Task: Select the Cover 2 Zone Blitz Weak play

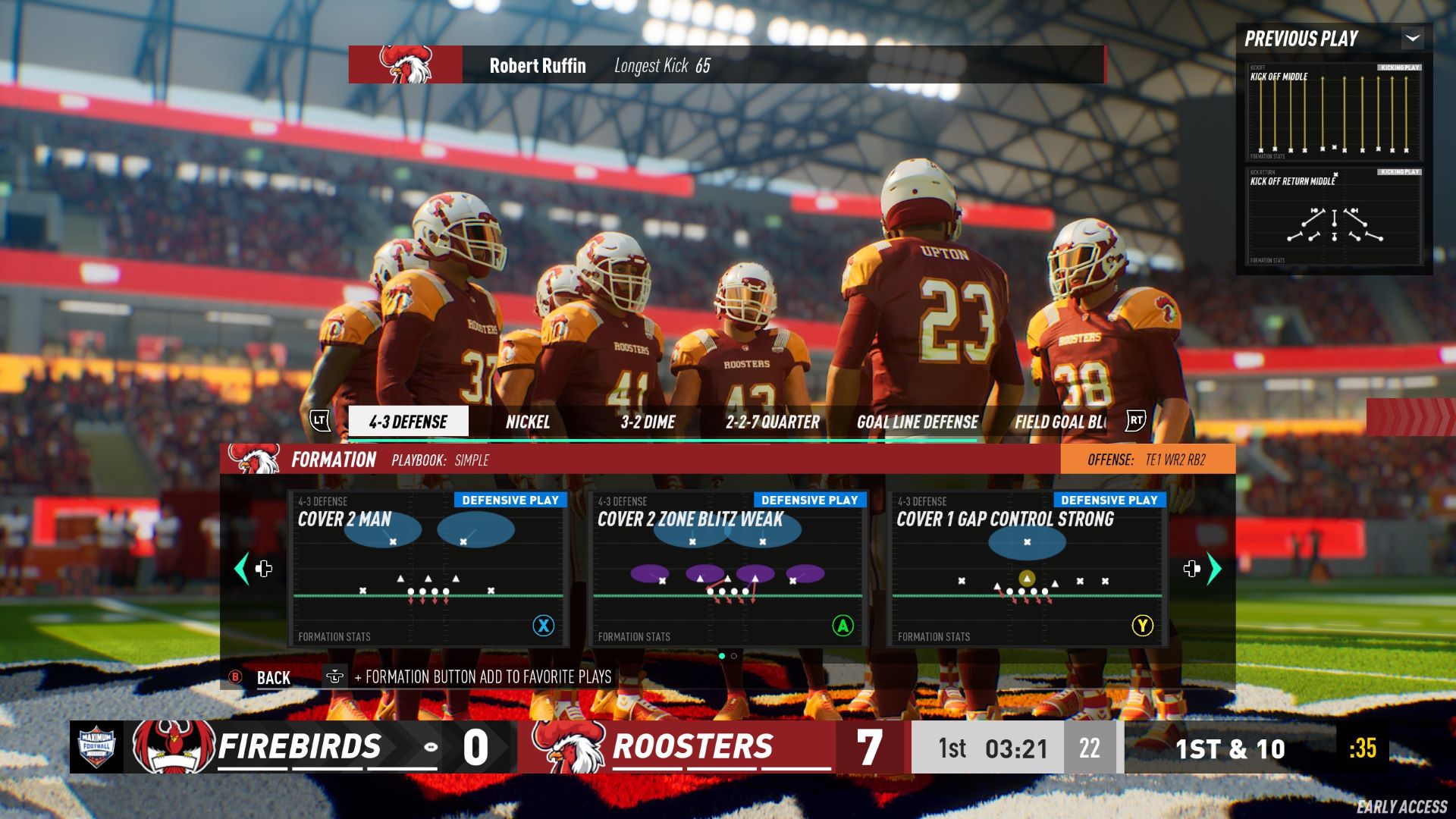Action: 727,568
